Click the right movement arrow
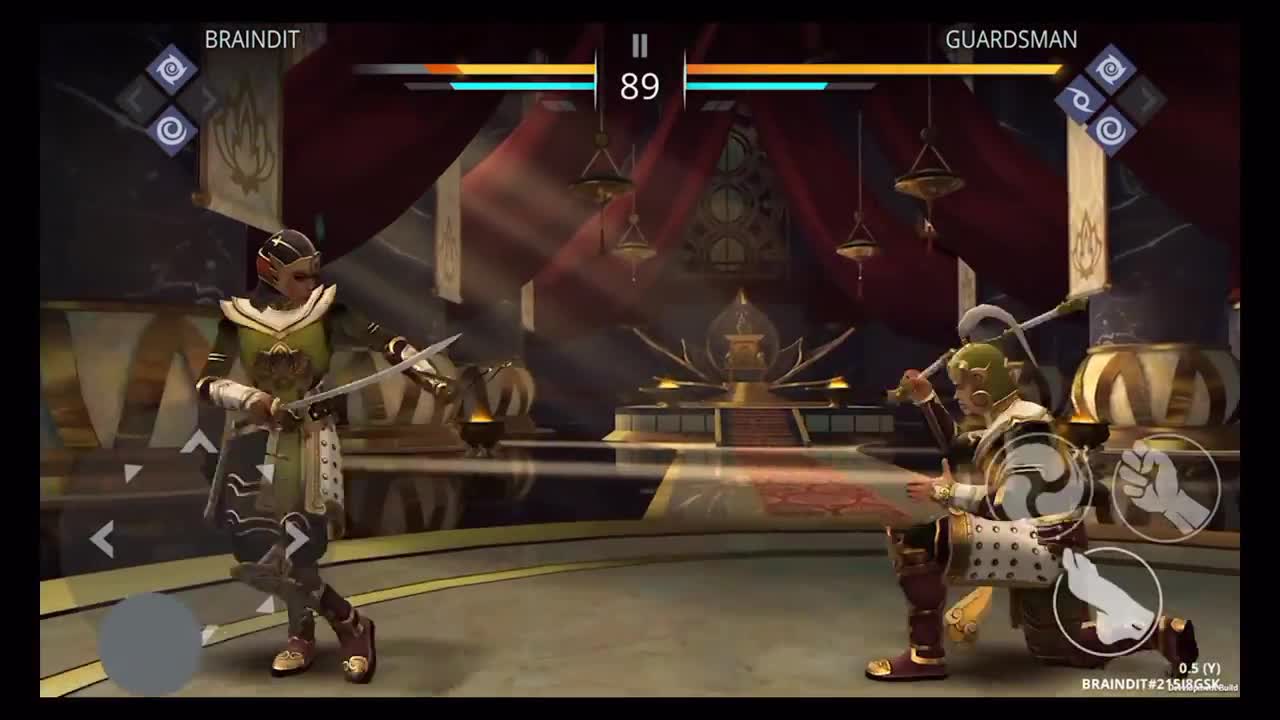The height and width of the screenshot is (720, 1280). tap(297, 539)
